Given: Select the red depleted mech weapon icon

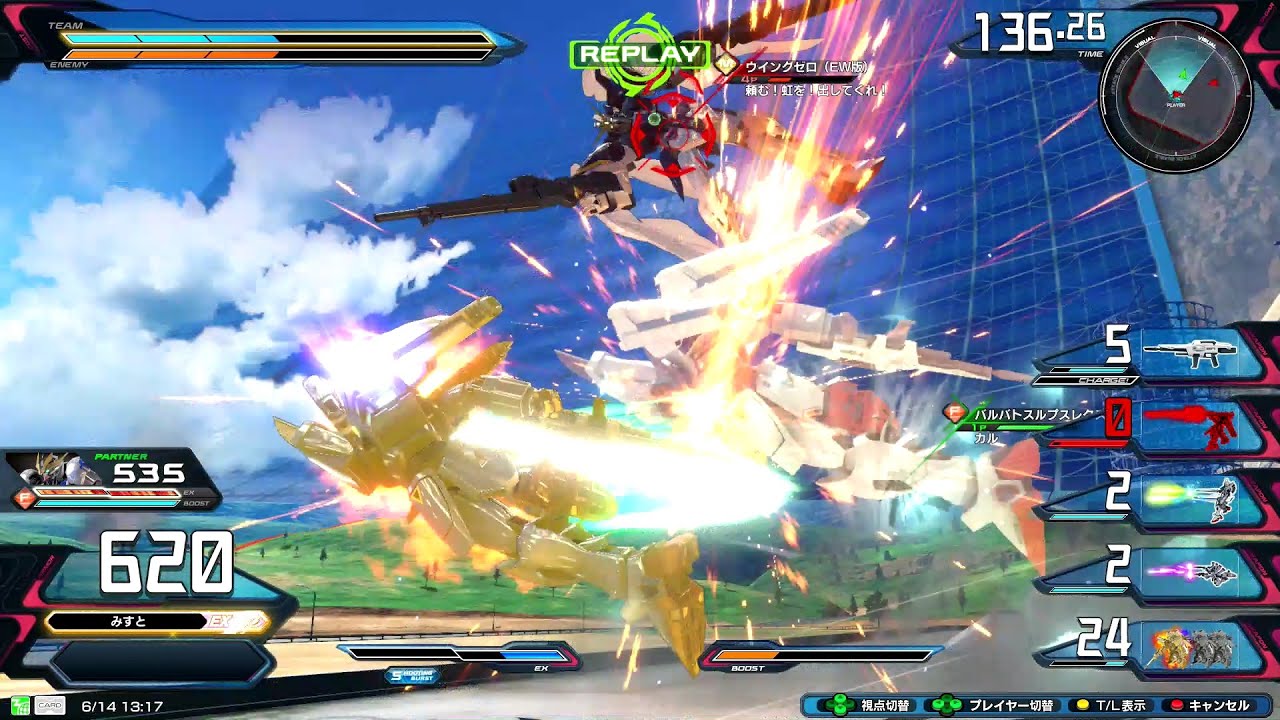Looking at the screenshot, I should click(1190, 425).
